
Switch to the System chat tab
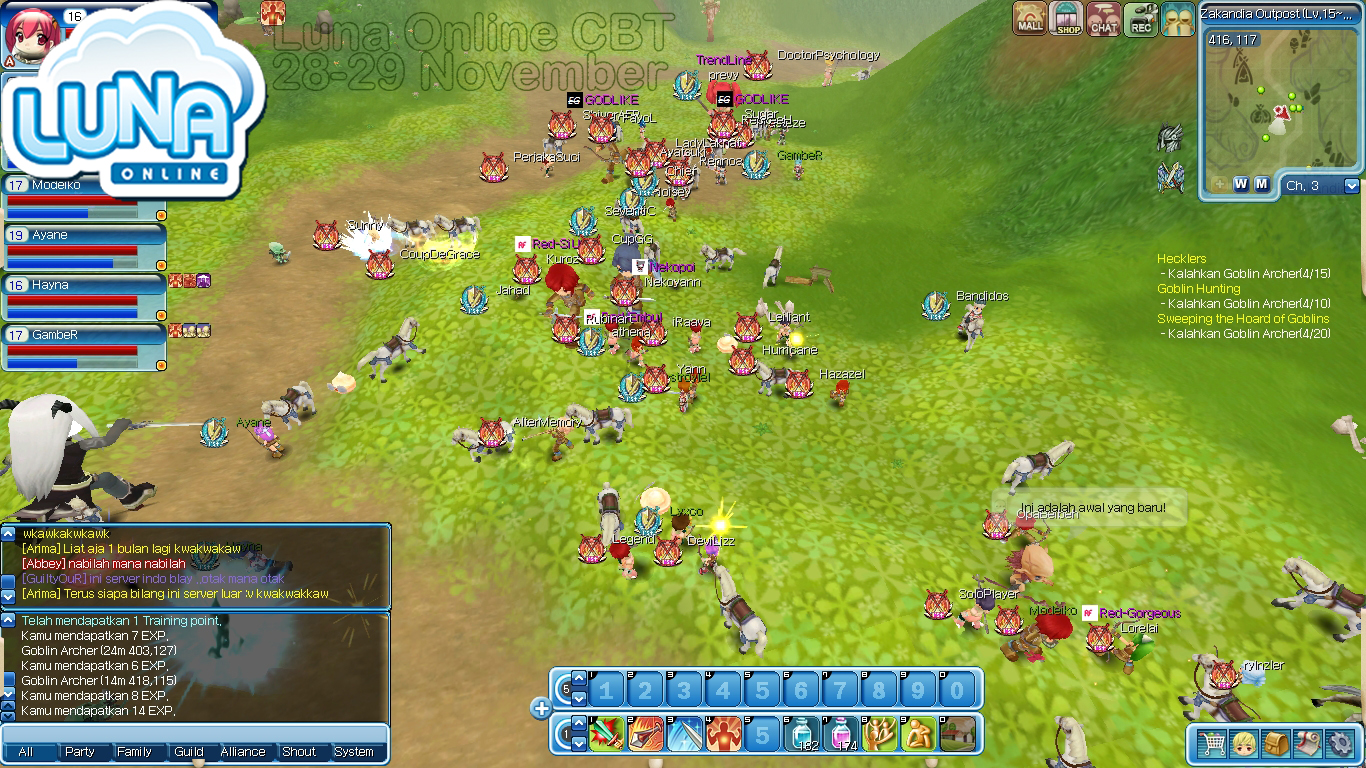coord(357,751)
